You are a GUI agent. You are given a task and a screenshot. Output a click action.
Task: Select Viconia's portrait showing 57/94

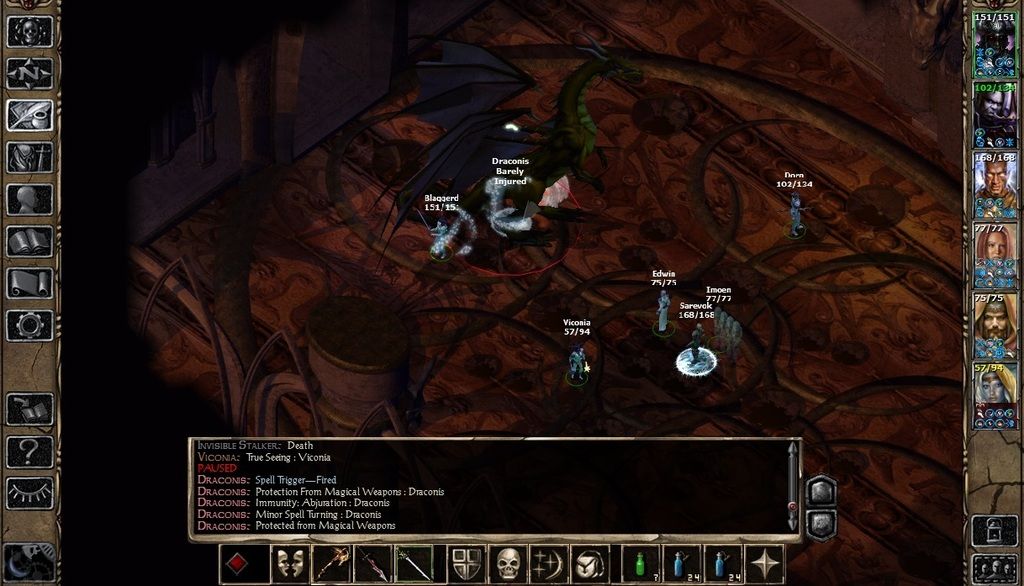click(994, 396)
